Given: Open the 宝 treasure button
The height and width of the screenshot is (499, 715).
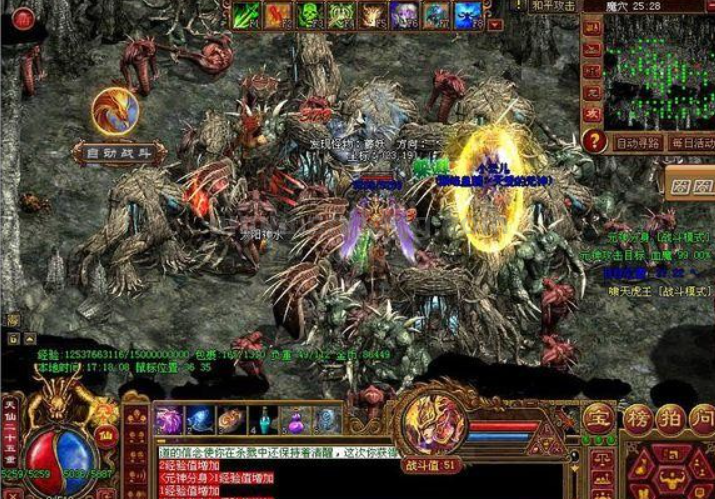Looking at the screenshot, I should (599, 416).
